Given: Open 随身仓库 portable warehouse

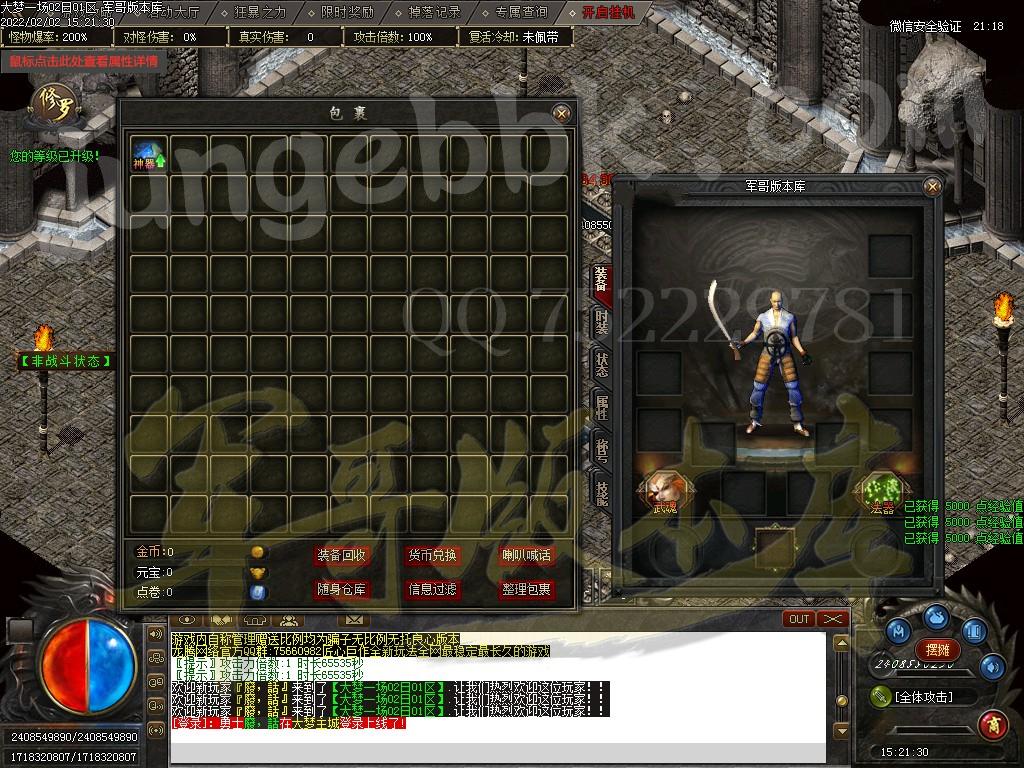Looking at the screenshot, I should click(342, 590).
